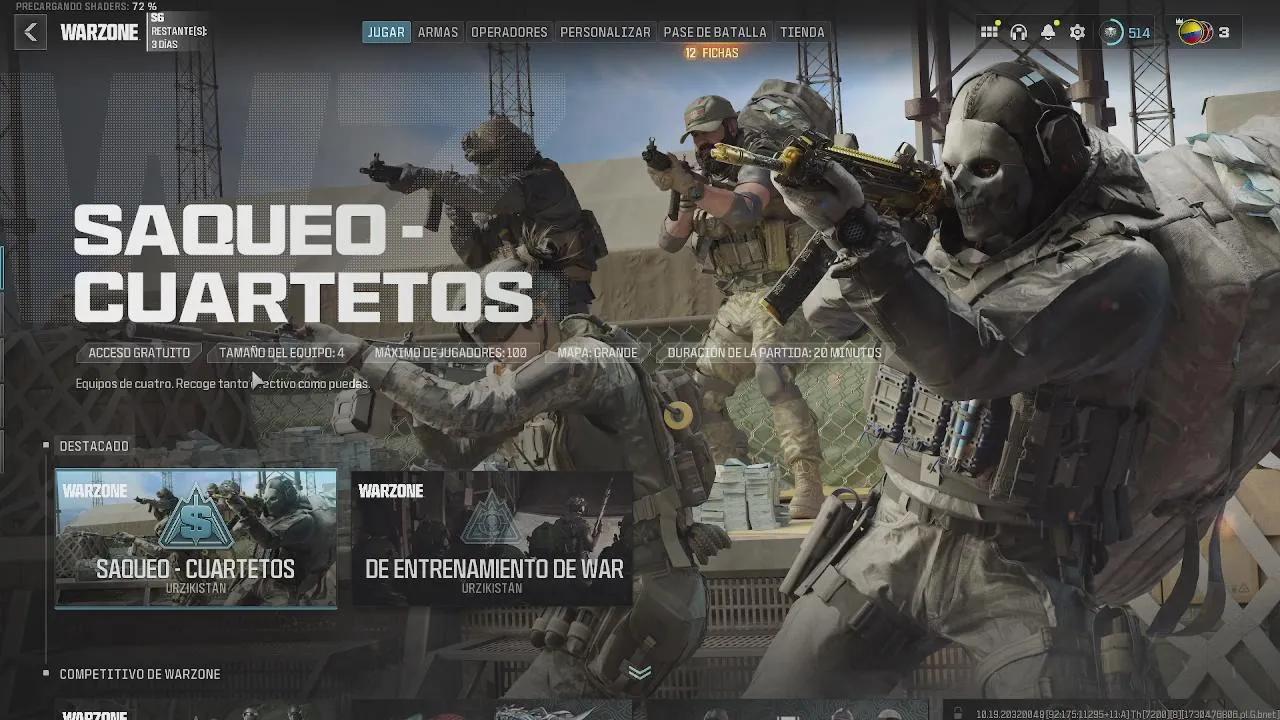Select the SAQUEO - CUARTETOS playlist card
The height and width of the screenshot is (720, 1280).
click(x=195, y=540)
